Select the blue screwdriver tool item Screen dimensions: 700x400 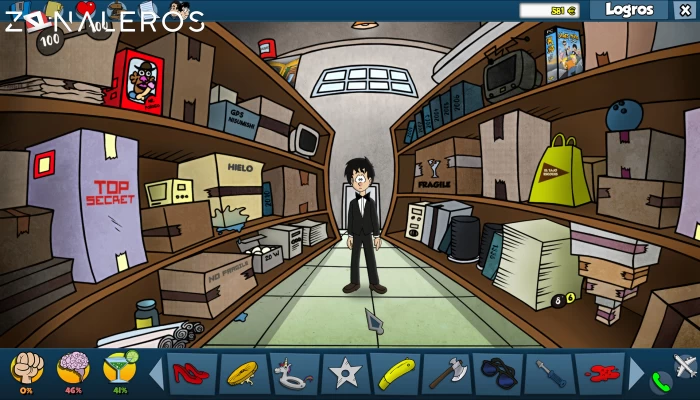click(549, 373)
